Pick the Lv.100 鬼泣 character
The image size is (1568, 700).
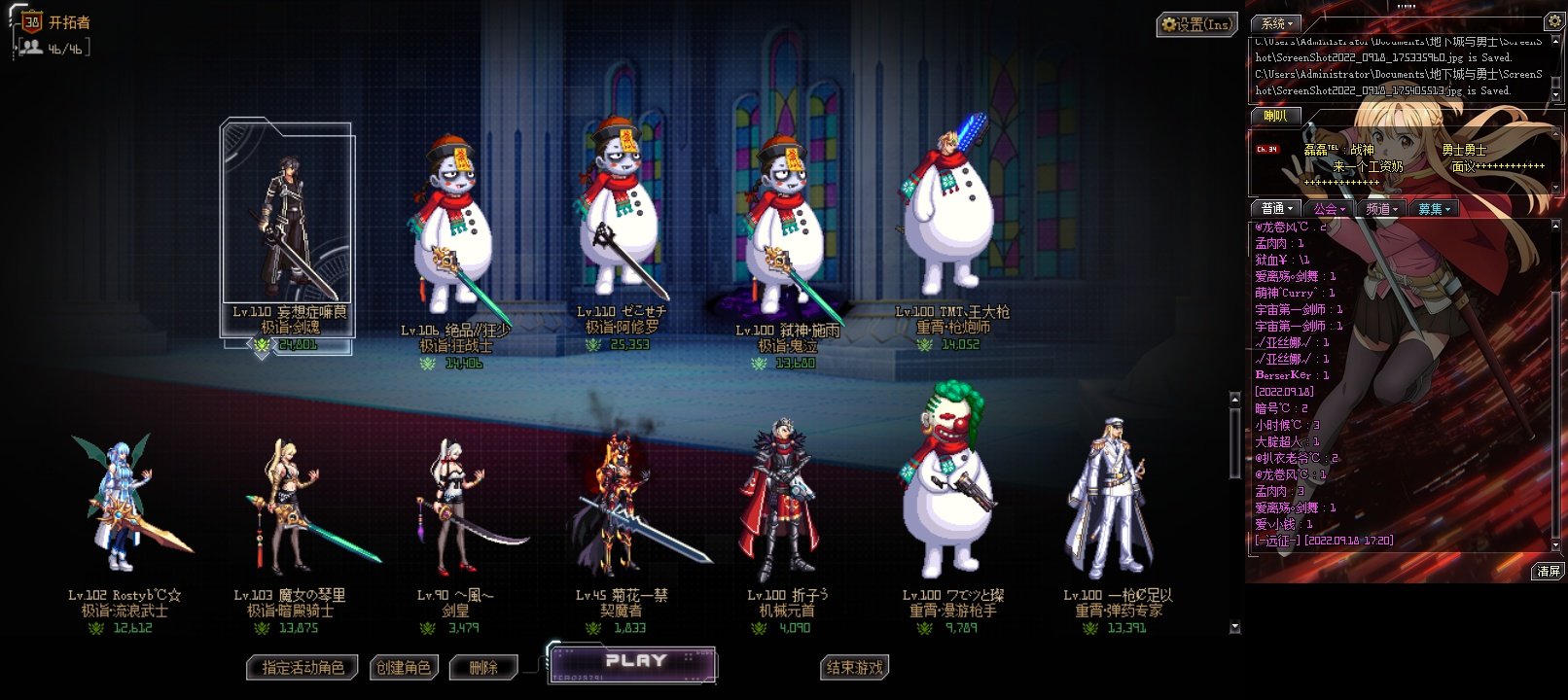[786, 233]
